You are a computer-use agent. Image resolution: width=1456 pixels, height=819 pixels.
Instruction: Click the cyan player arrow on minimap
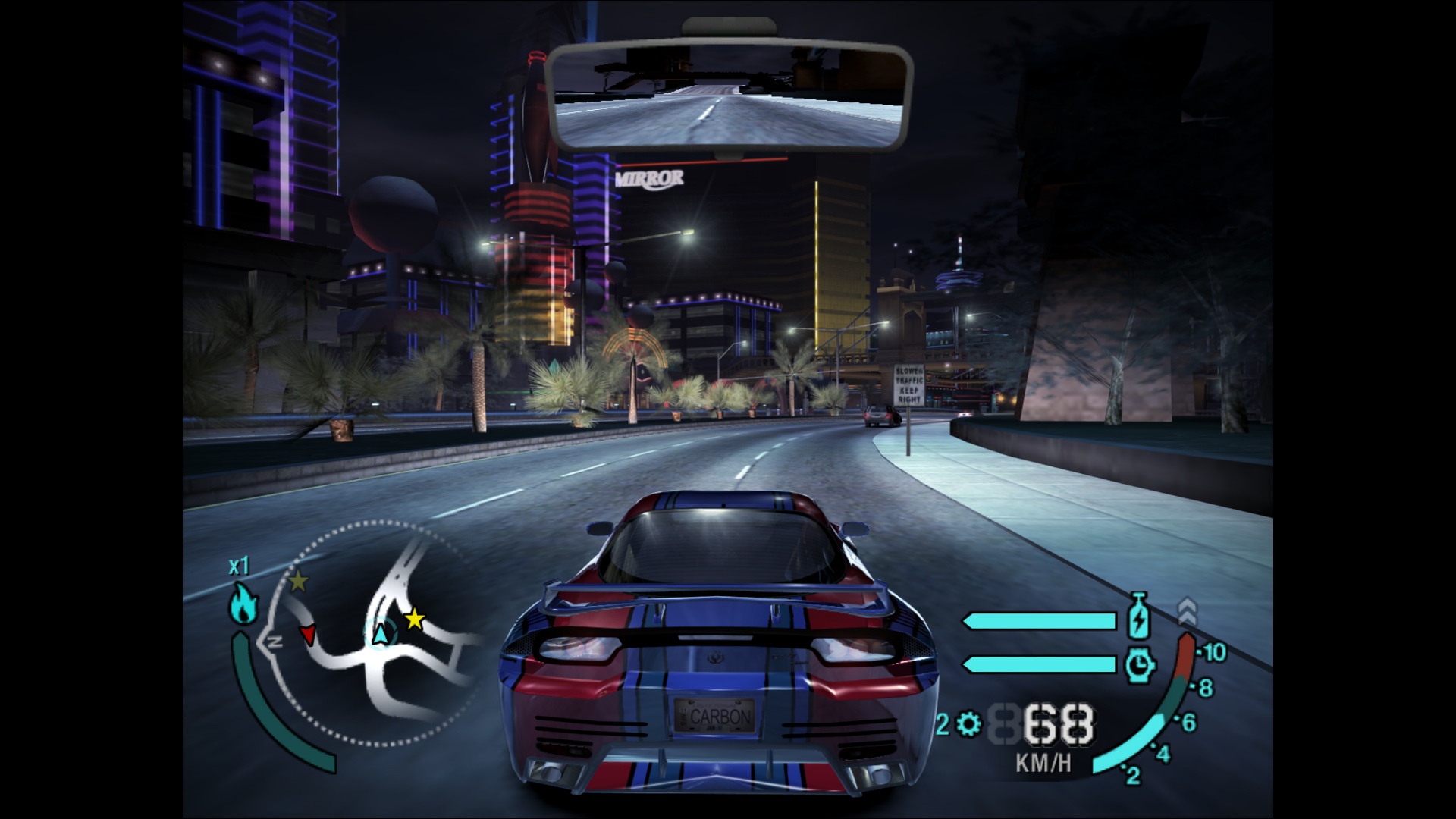(381, 632)
